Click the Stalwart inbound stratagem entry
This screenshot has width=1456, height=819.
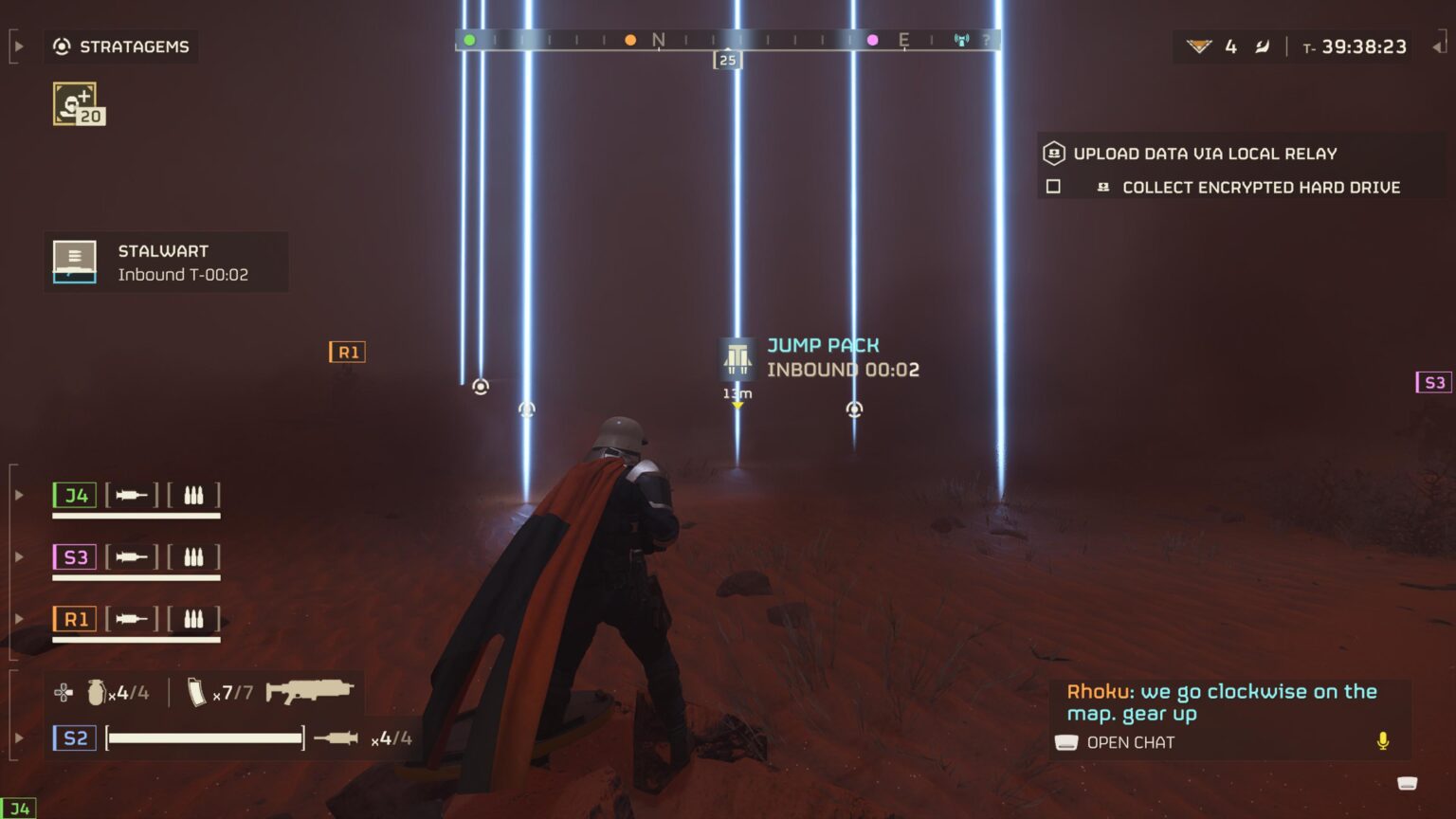coord(166,263)
